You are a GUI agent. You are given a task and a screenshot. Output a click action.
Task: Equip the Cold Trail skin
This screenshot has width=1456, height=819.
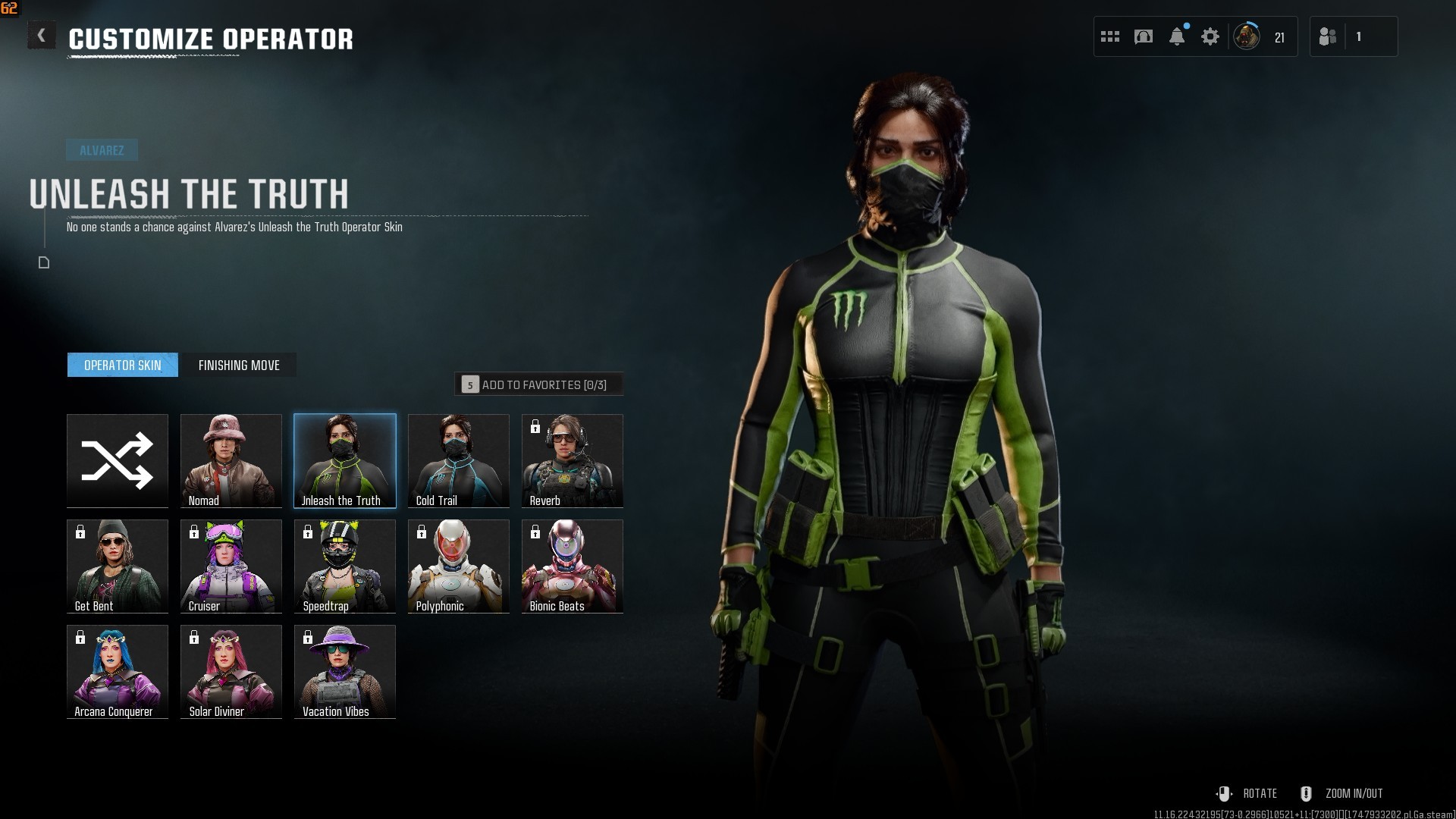(x=459, y=460)
